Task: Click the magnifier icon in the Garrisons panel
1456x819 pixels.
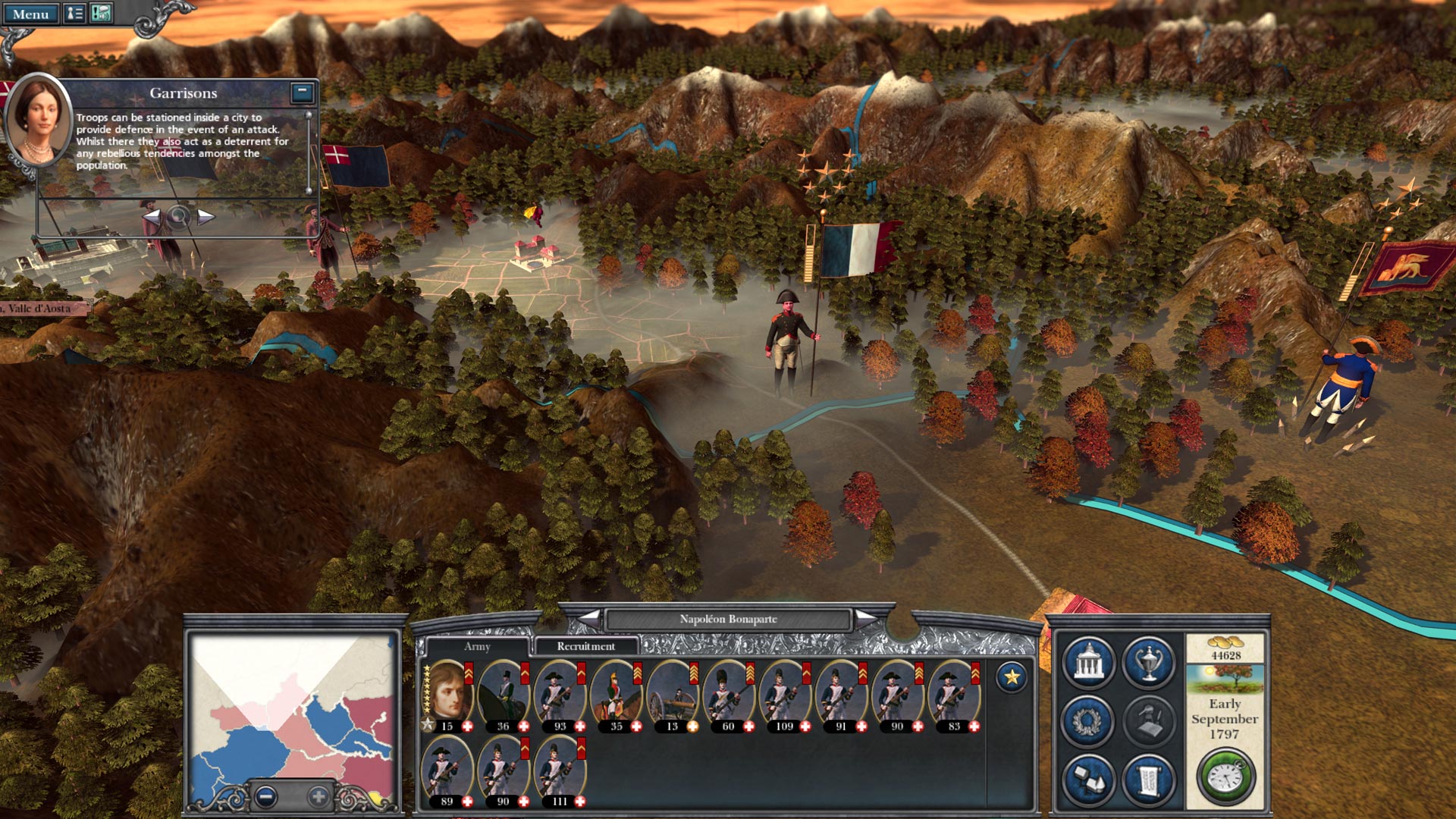Action: point(177,217)
